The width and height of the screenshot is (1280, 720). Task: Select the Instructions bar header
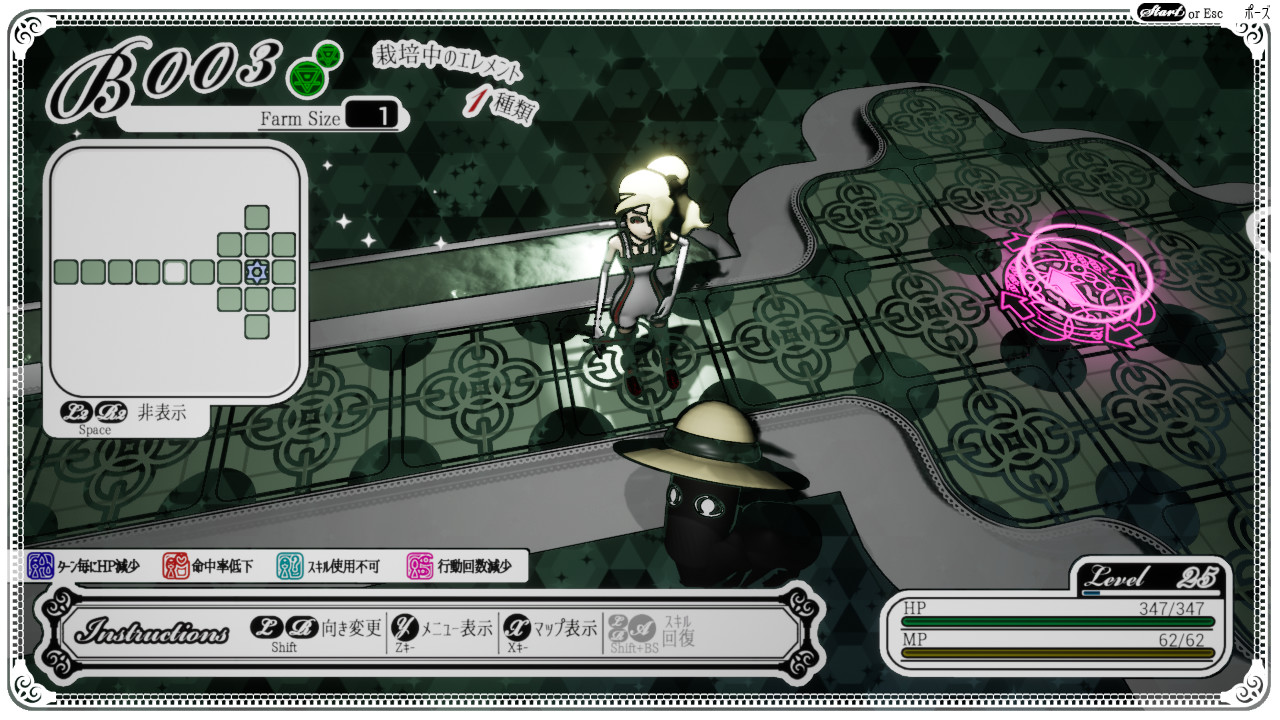tap(152, 629)
